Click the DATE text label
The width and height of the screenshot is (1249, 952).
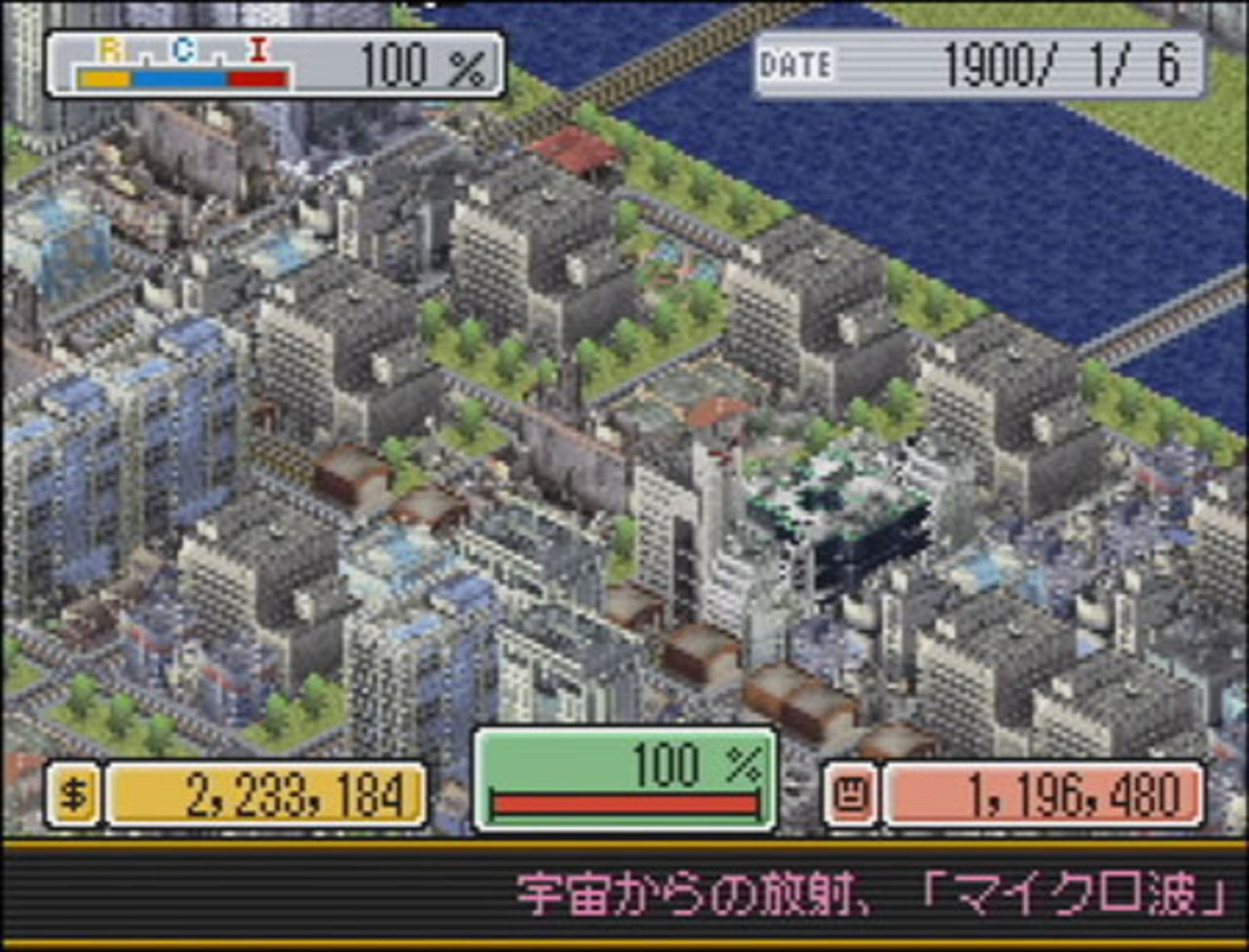[x=797, y=65]
